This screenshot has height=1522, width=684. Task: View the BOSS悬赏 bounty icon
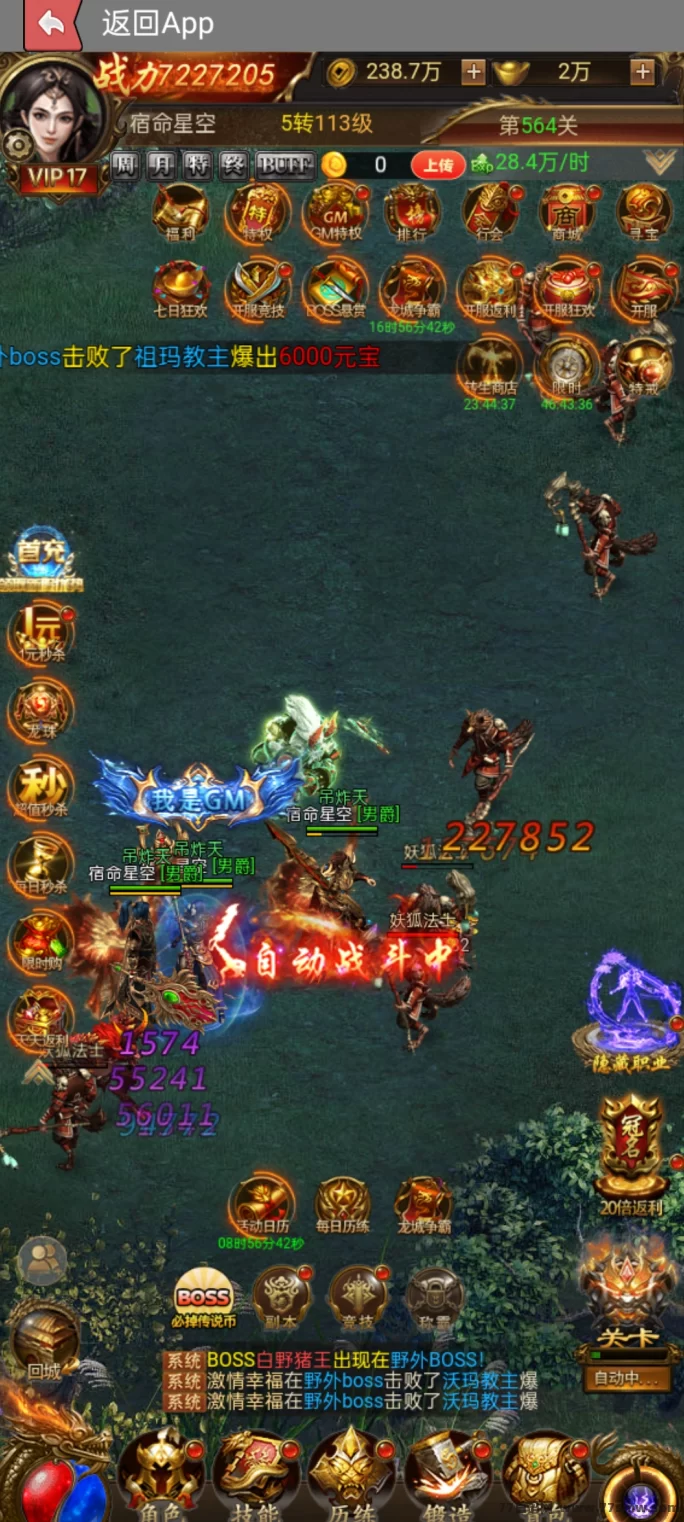coord(335,289)
